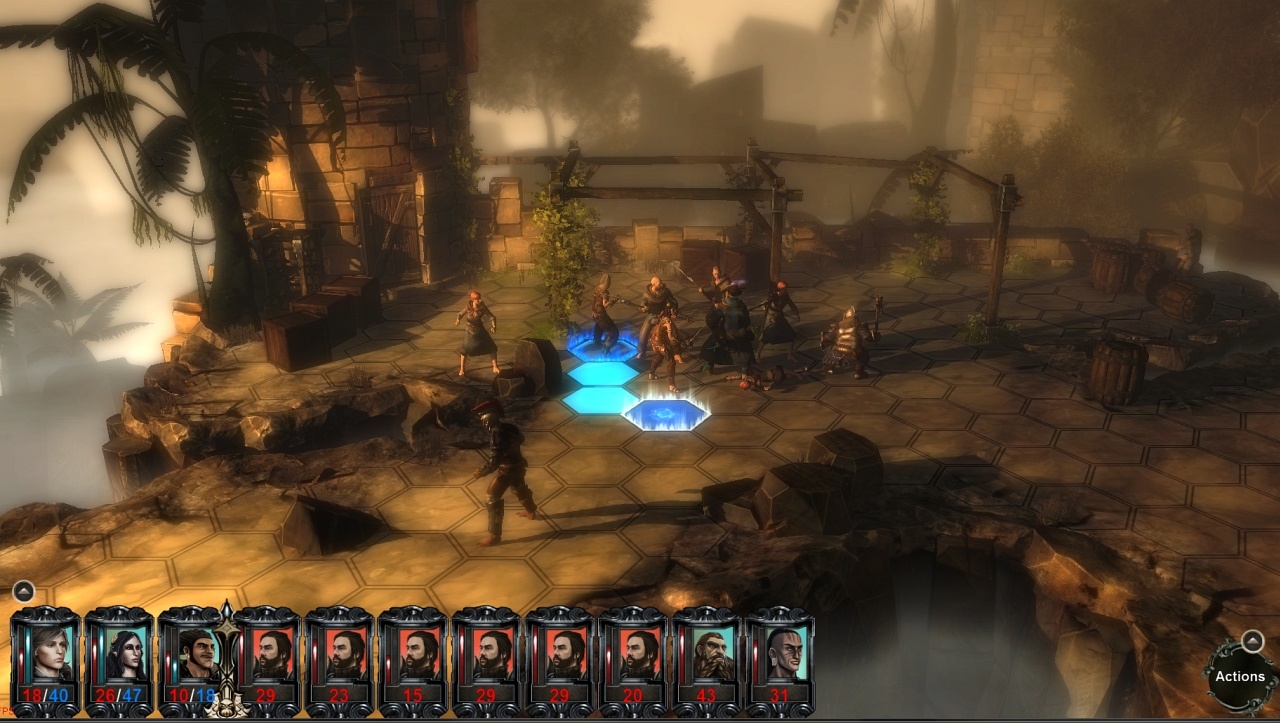The height and width of the screenshot is (723, 1280).
Task: Collapse the turn order bar with its arrow
Action: tap(24, 591)
